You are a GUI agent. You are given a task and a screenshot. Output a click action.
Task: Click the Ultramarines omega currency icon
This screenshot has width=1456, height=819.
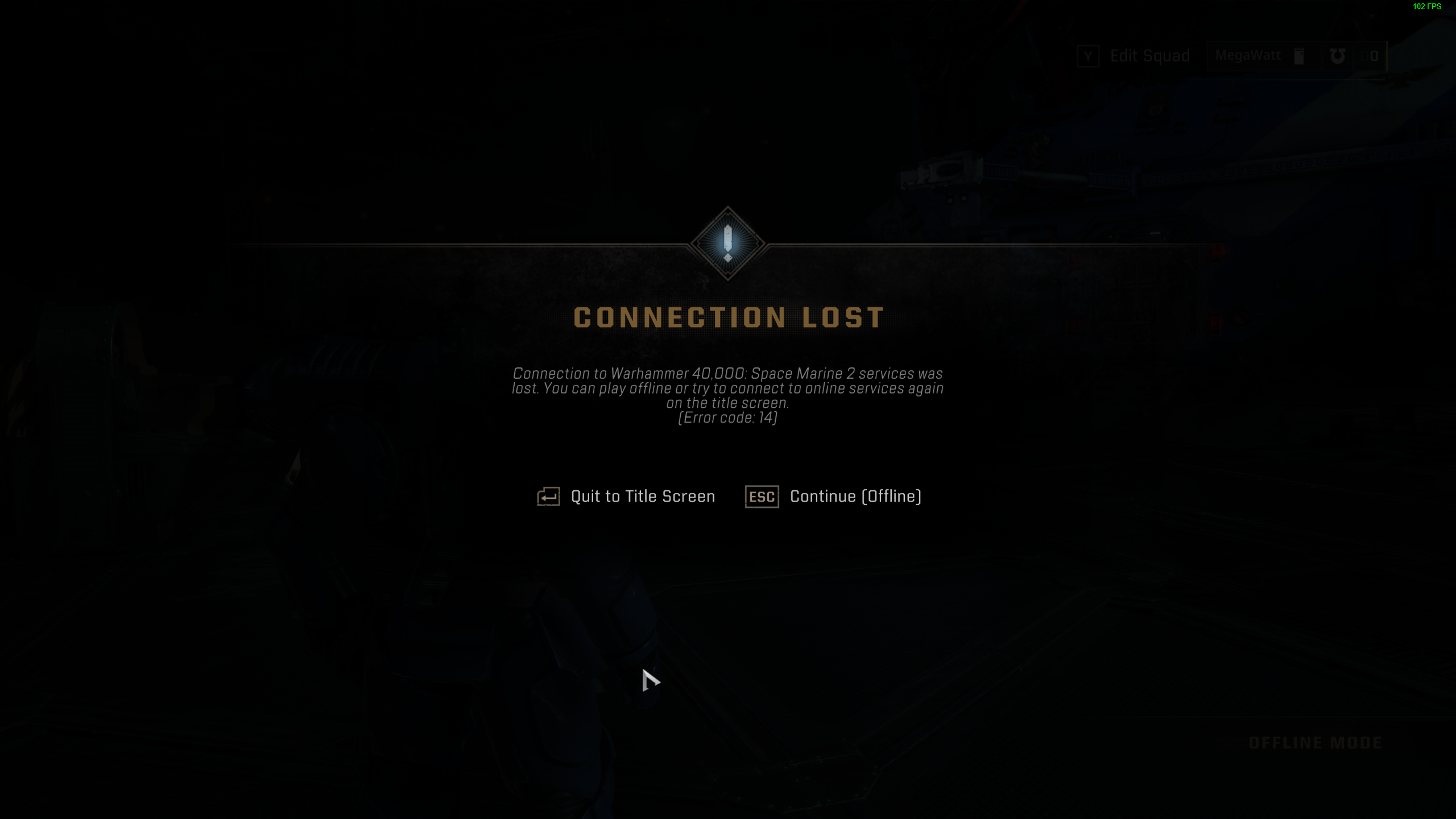click(x=1338, y=56)
